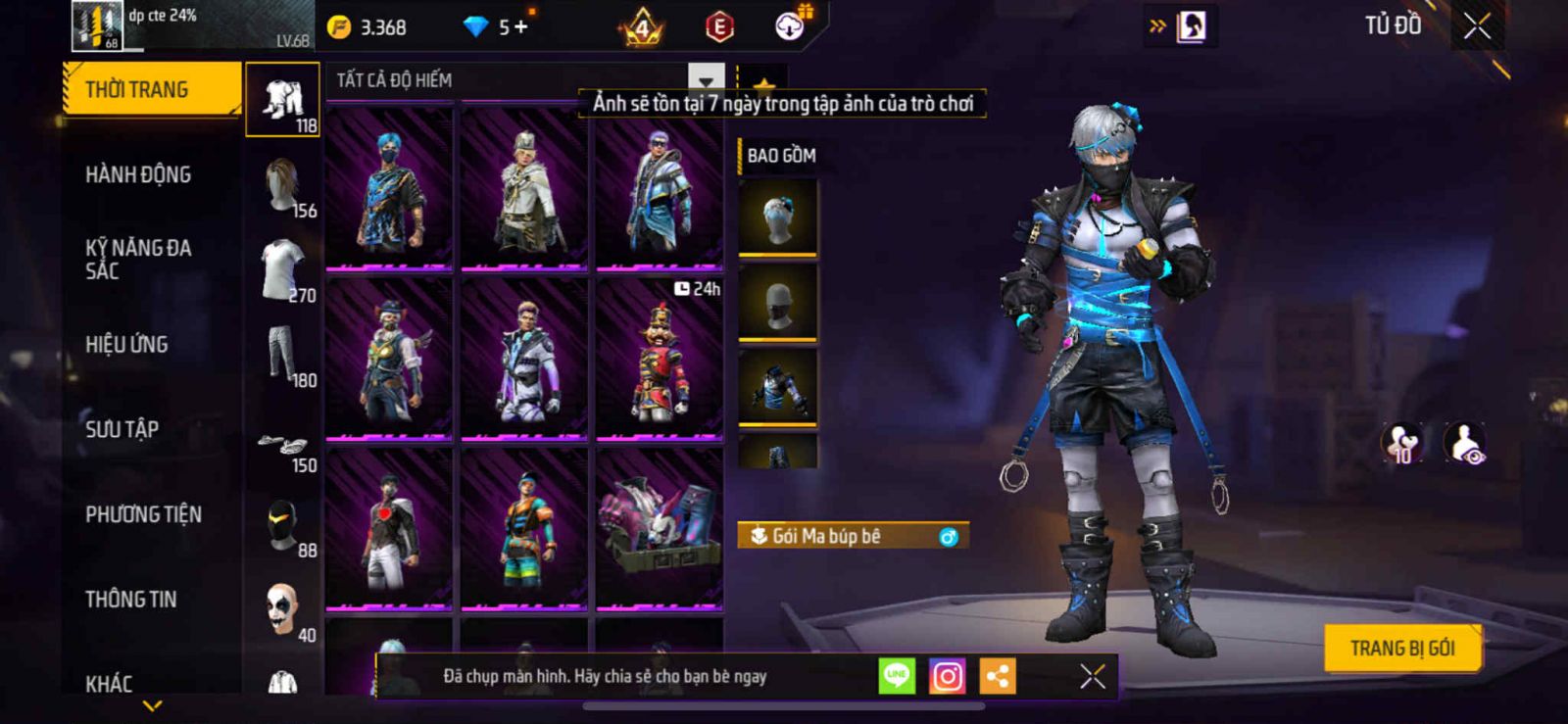
Task: Open the HÀNH ĐỘNG category
Action: 138,175
